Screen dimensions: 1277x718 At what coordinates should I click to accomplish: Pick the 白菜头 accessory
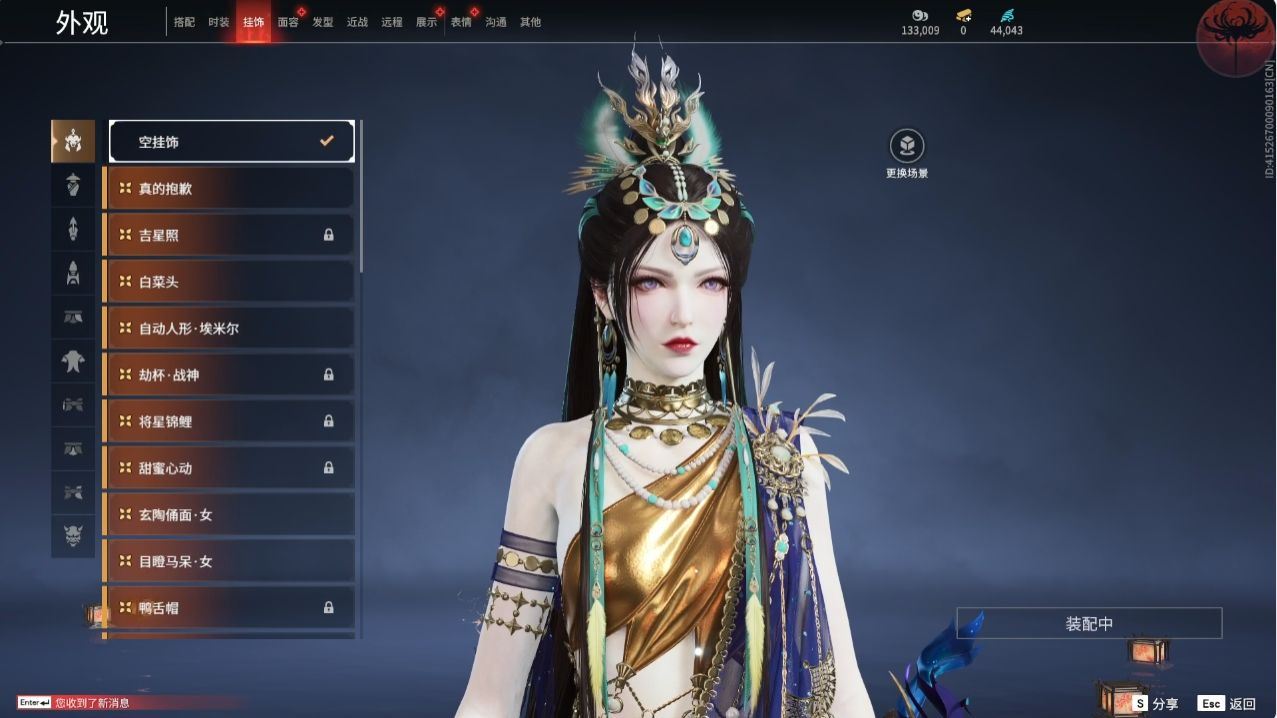pos(231,282)
